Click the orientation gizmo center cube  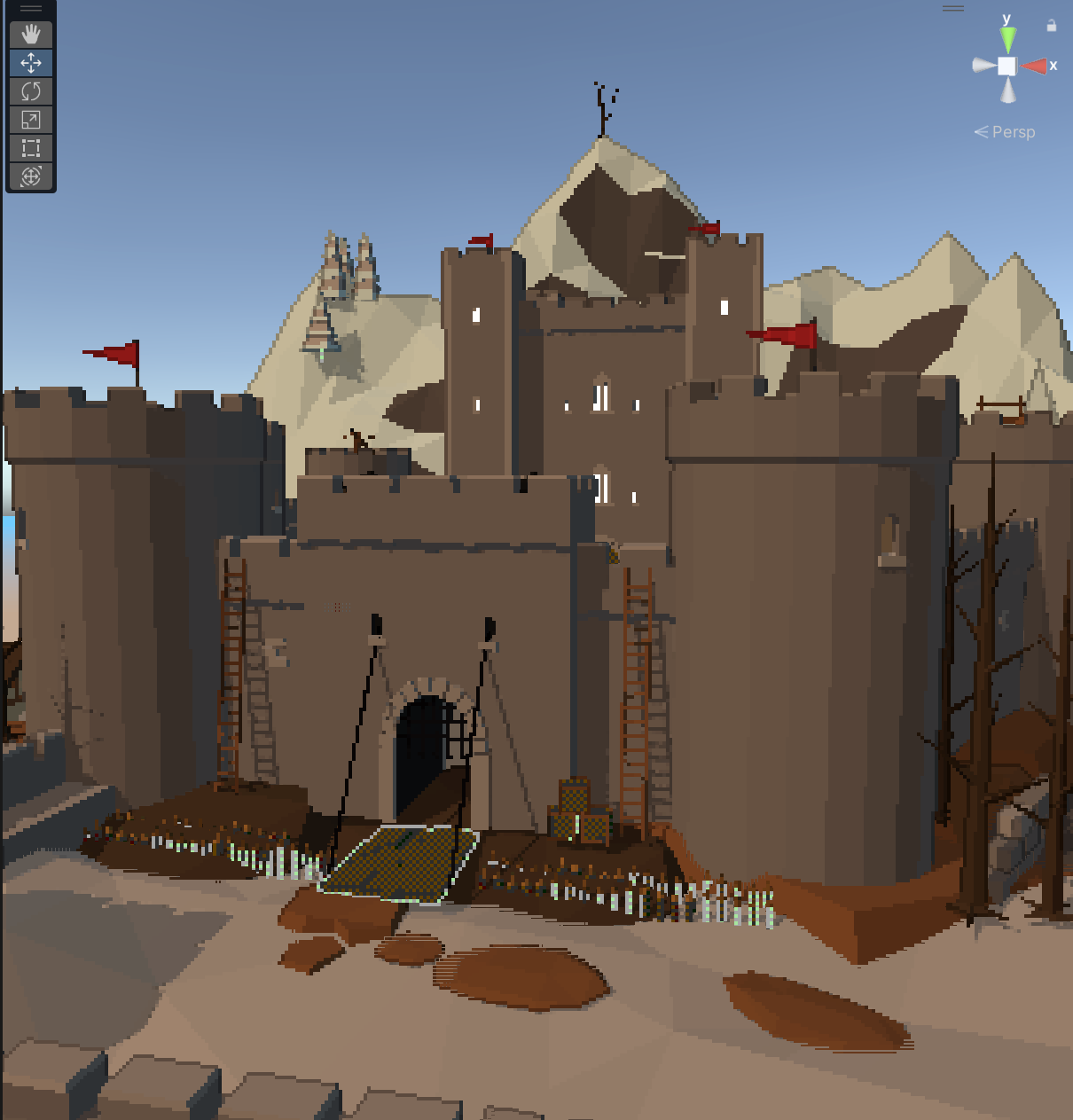click(1006, 66)
